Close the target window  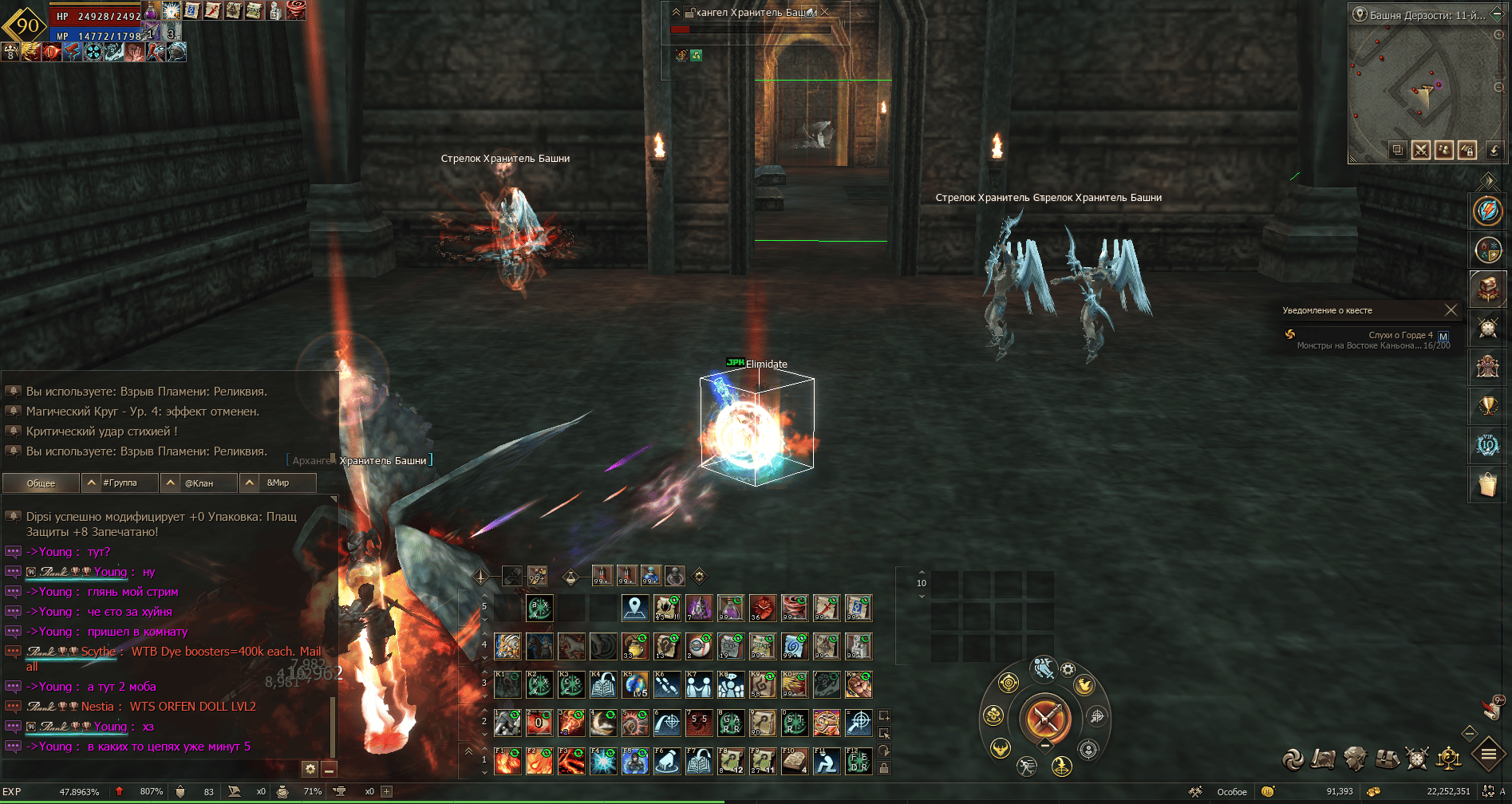tap(825, 12)
